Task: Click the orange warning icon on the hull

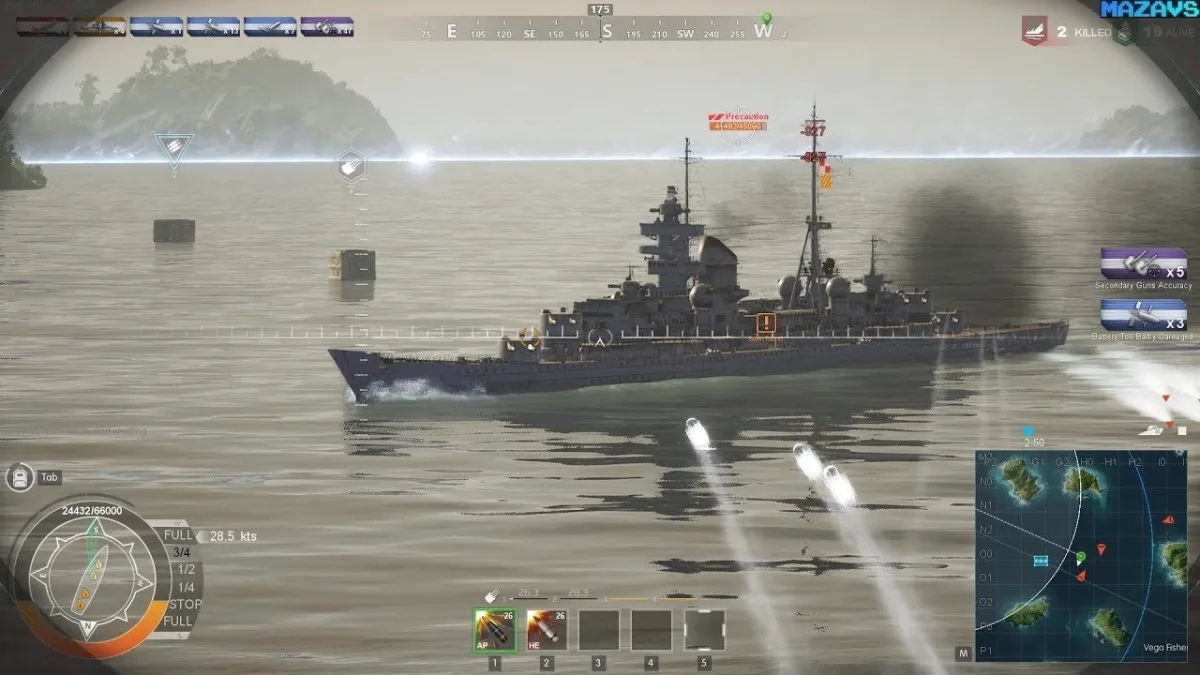Action: pos(766,322)
